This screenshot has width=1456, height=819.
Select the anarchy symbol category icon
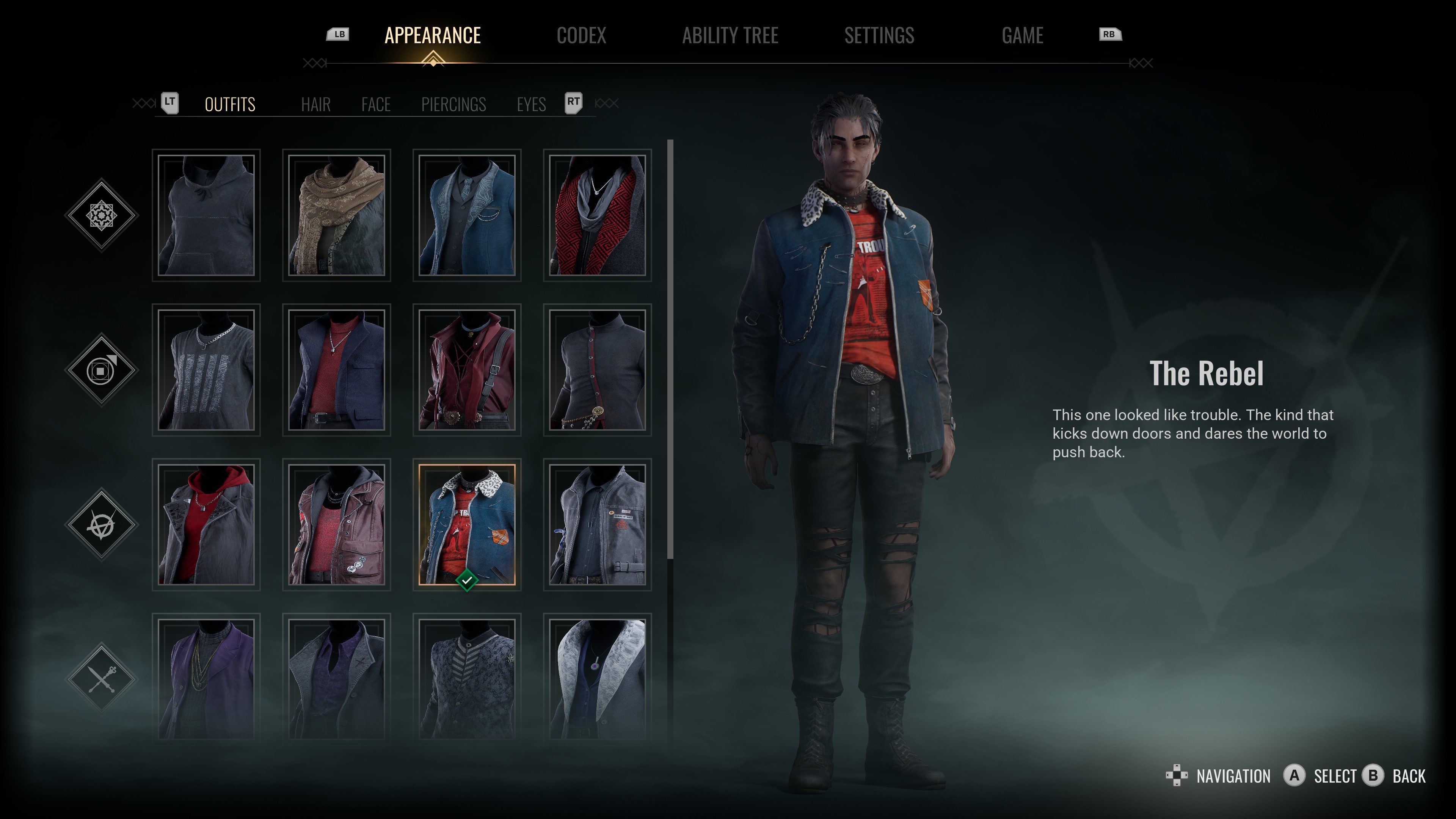(102, 524)
